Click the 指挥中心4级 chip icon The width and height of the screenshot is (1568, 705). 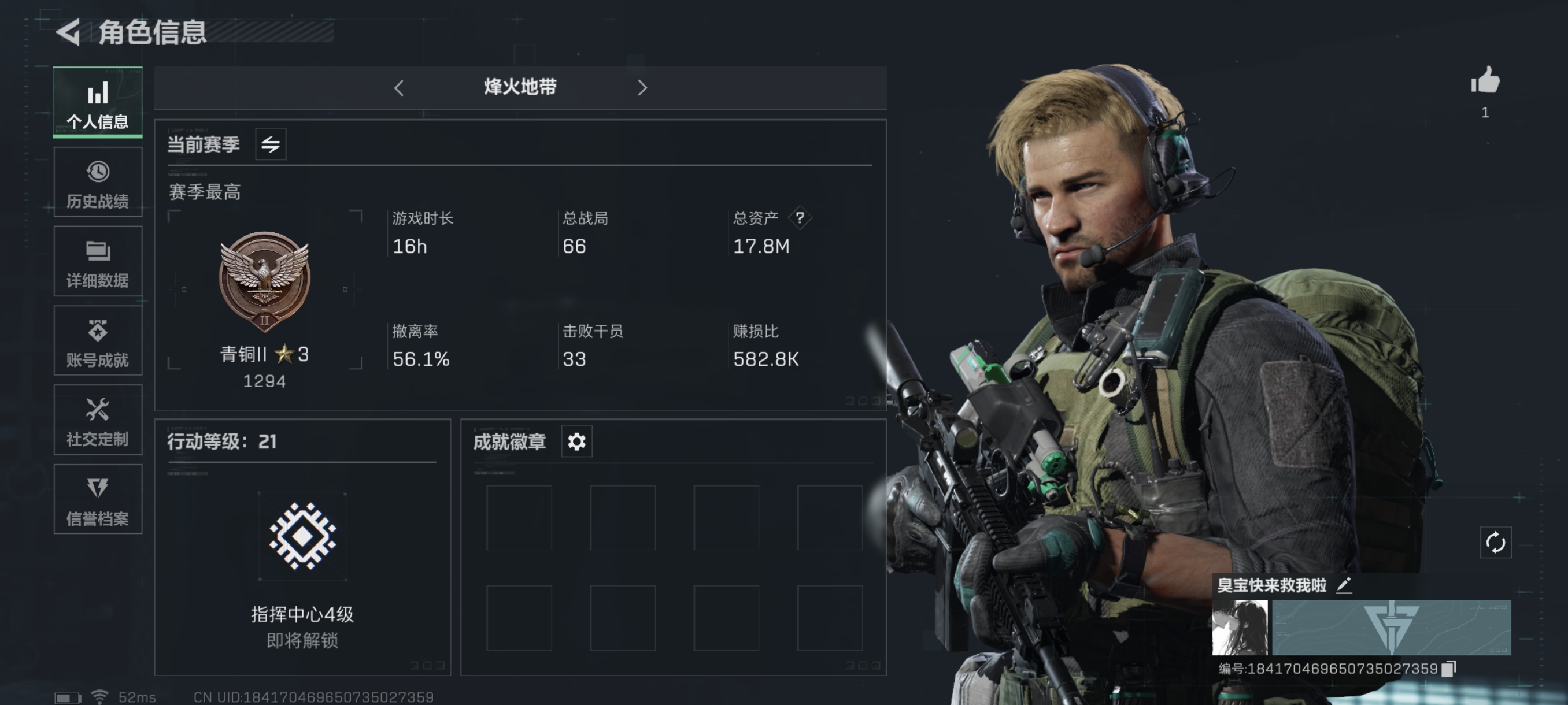click(x=302, y=536)
